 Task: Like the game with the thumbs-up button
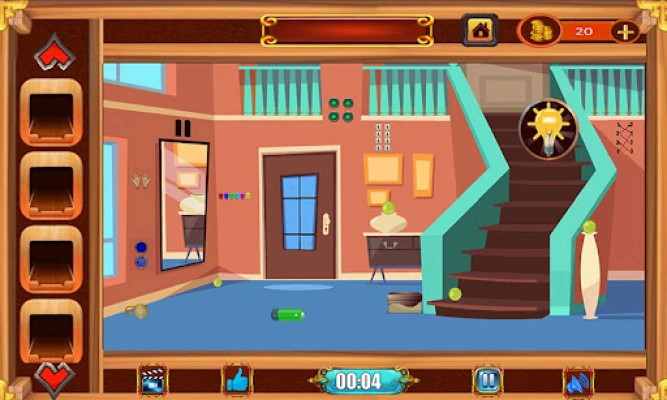click(x=237, y=380)
